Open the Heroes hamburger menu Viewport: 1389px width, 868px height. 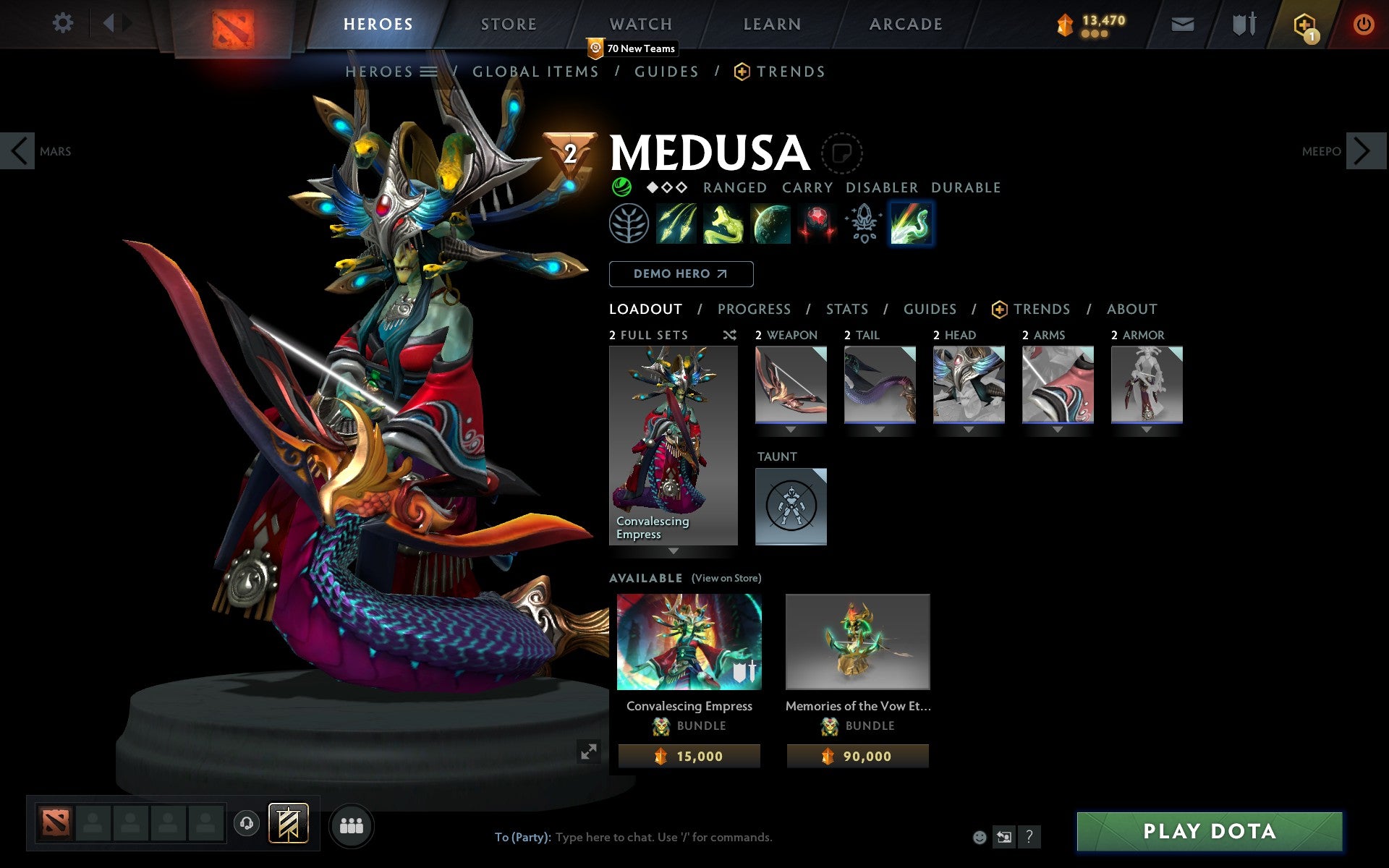pyautogui.click(x=428, y=72)
